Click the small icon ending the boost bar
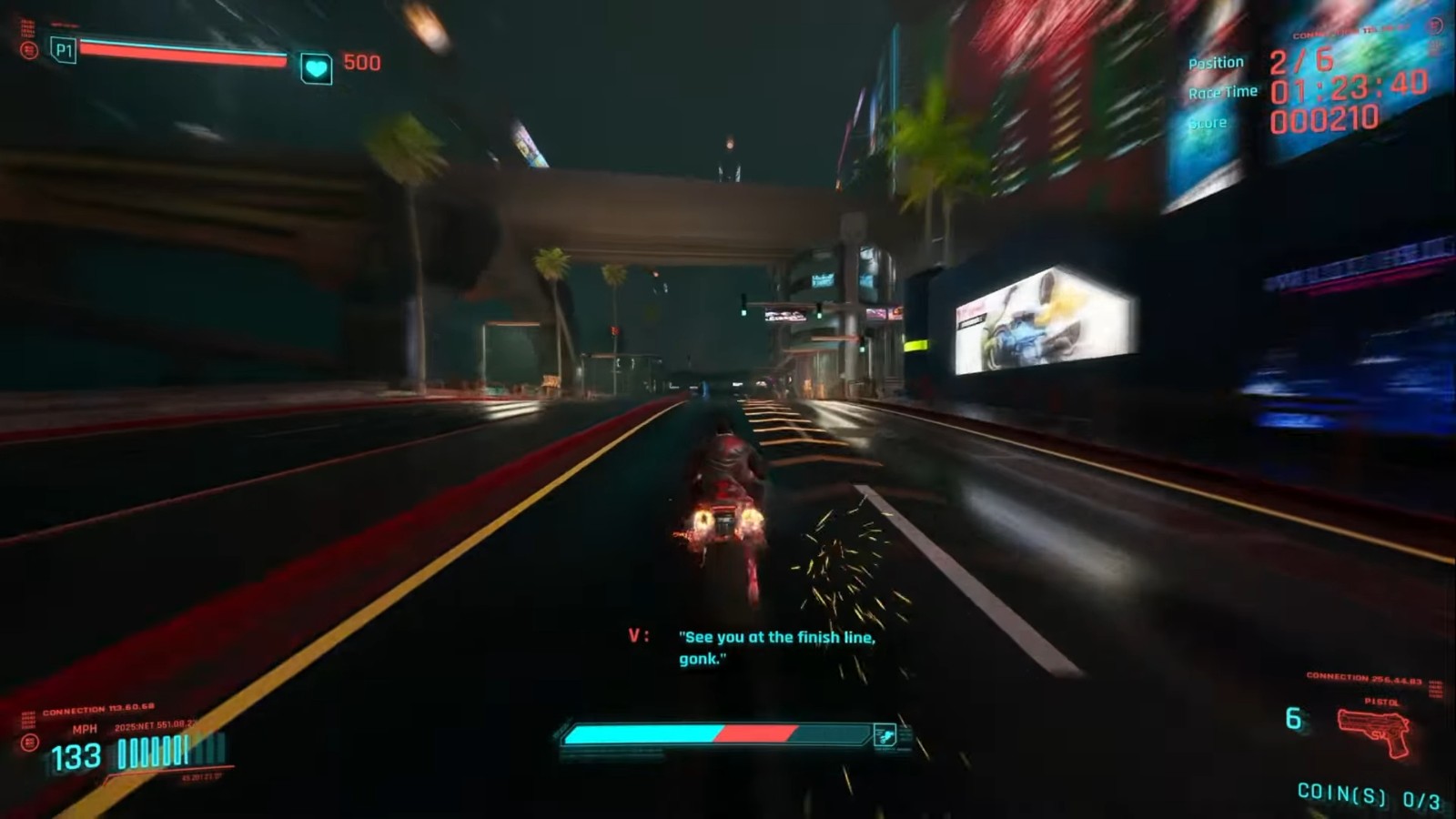Image resolution: width=1456 pixels, height=819 pixels. click(885, 735)
